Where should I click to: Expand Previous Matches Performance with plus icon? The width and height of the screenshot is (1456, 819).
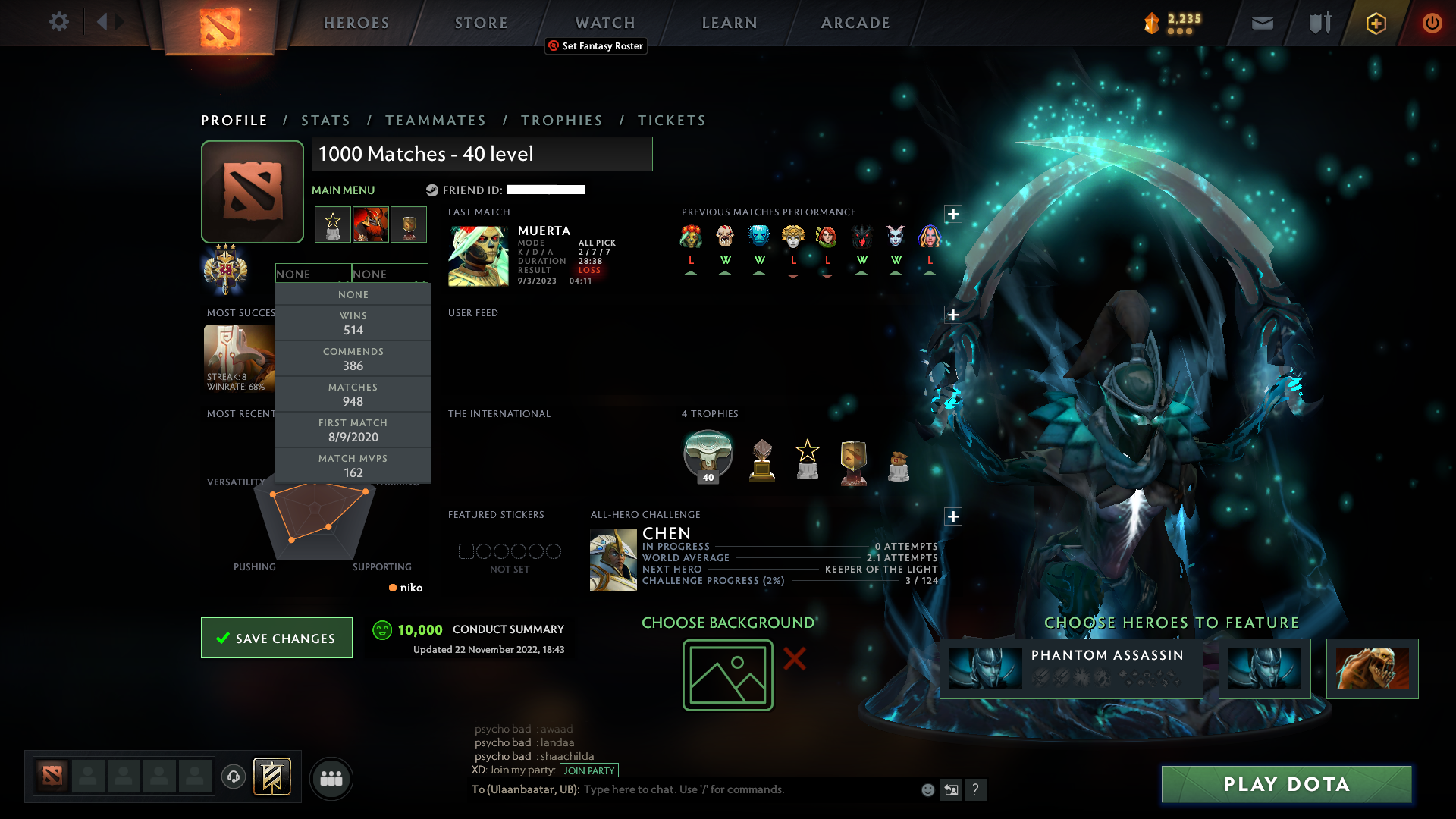(x=953, y=215)
